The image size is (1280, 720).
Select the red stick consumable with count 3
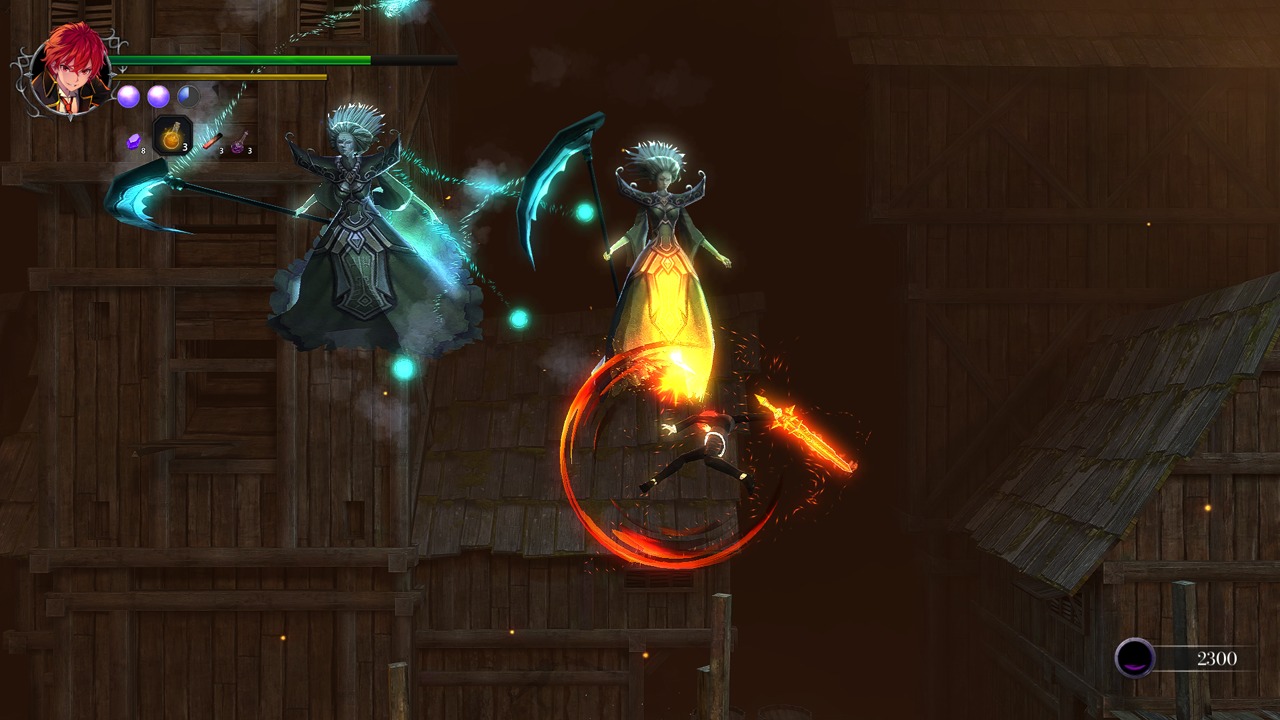pos(211,140)
